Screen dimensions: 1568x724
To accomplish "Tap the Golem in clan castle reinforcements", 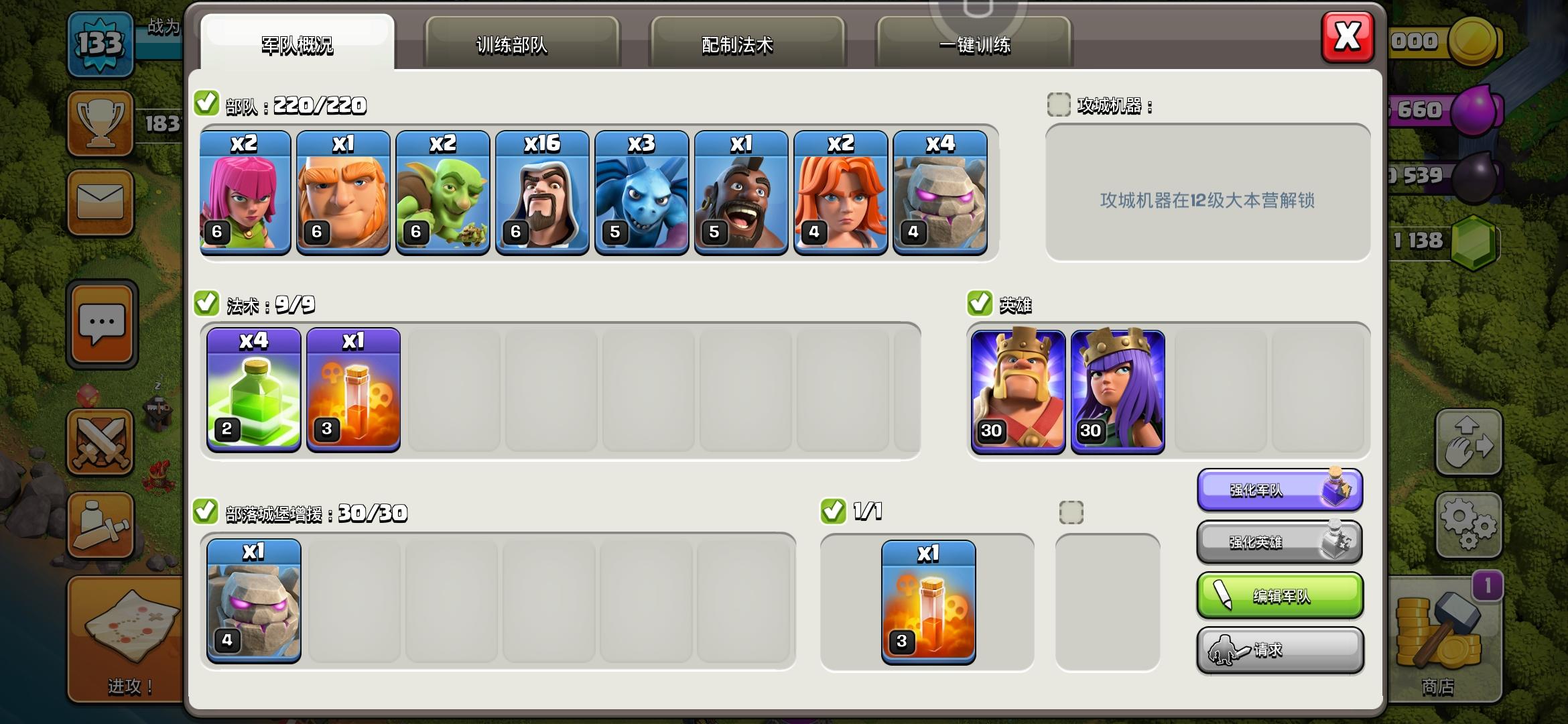I will tap(253, 602).
